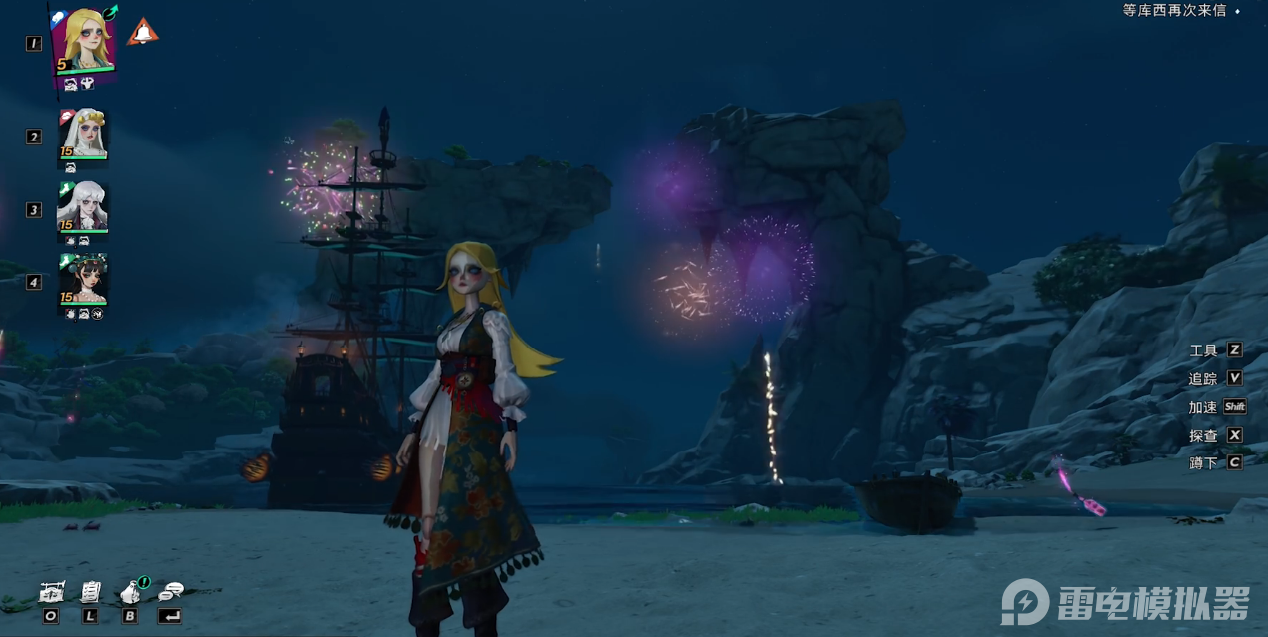Open the hanging shop sign icon

click(x=52, y=592)
